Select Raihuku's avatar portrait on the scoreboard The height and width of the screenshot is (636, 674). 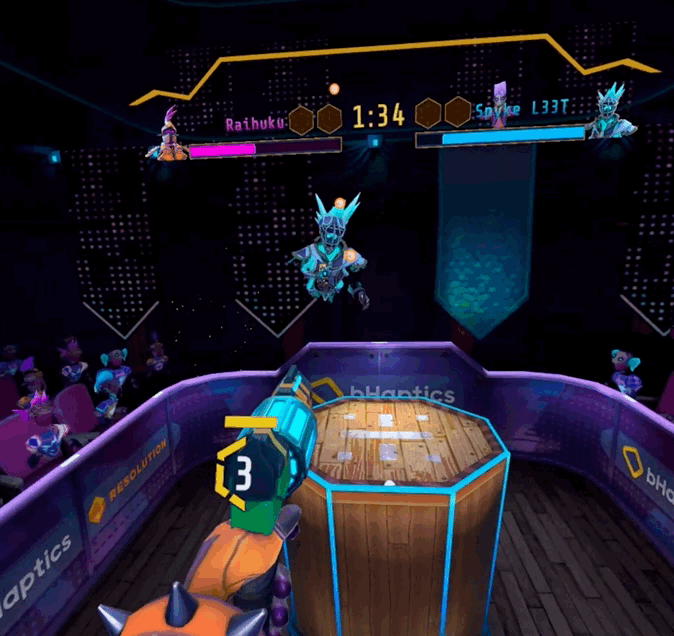pyautogui.click(x=167, y=135)
